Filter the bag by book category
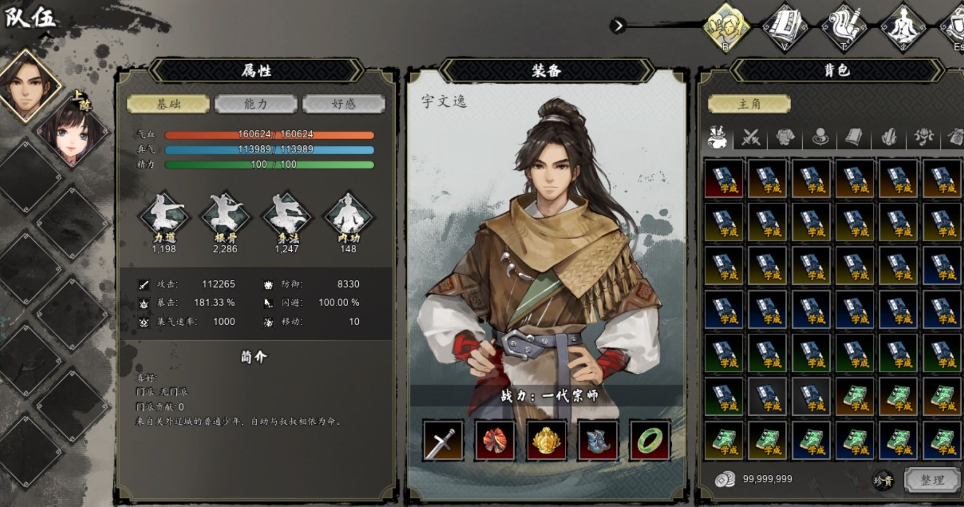The height and width of the screenshot is (507, 964). coord(853,138)
